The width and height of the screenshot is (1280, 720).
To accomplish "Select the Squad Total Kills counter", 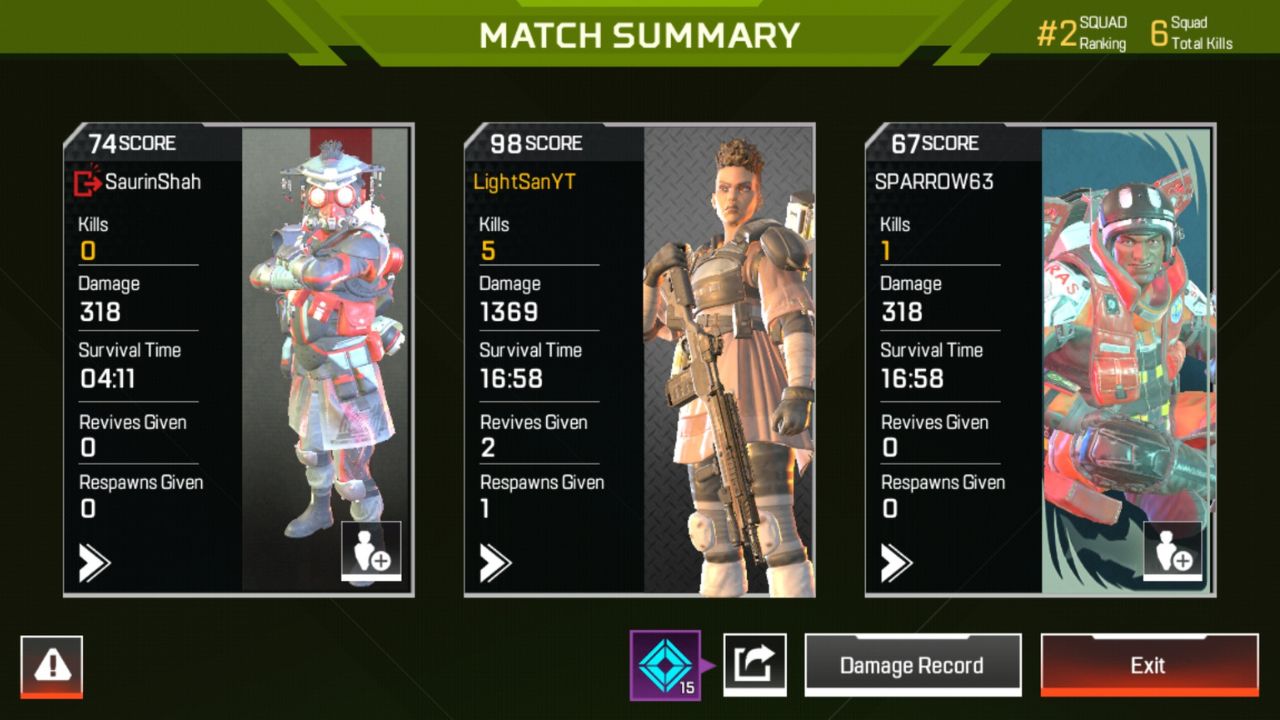I will click(1190, 30).
